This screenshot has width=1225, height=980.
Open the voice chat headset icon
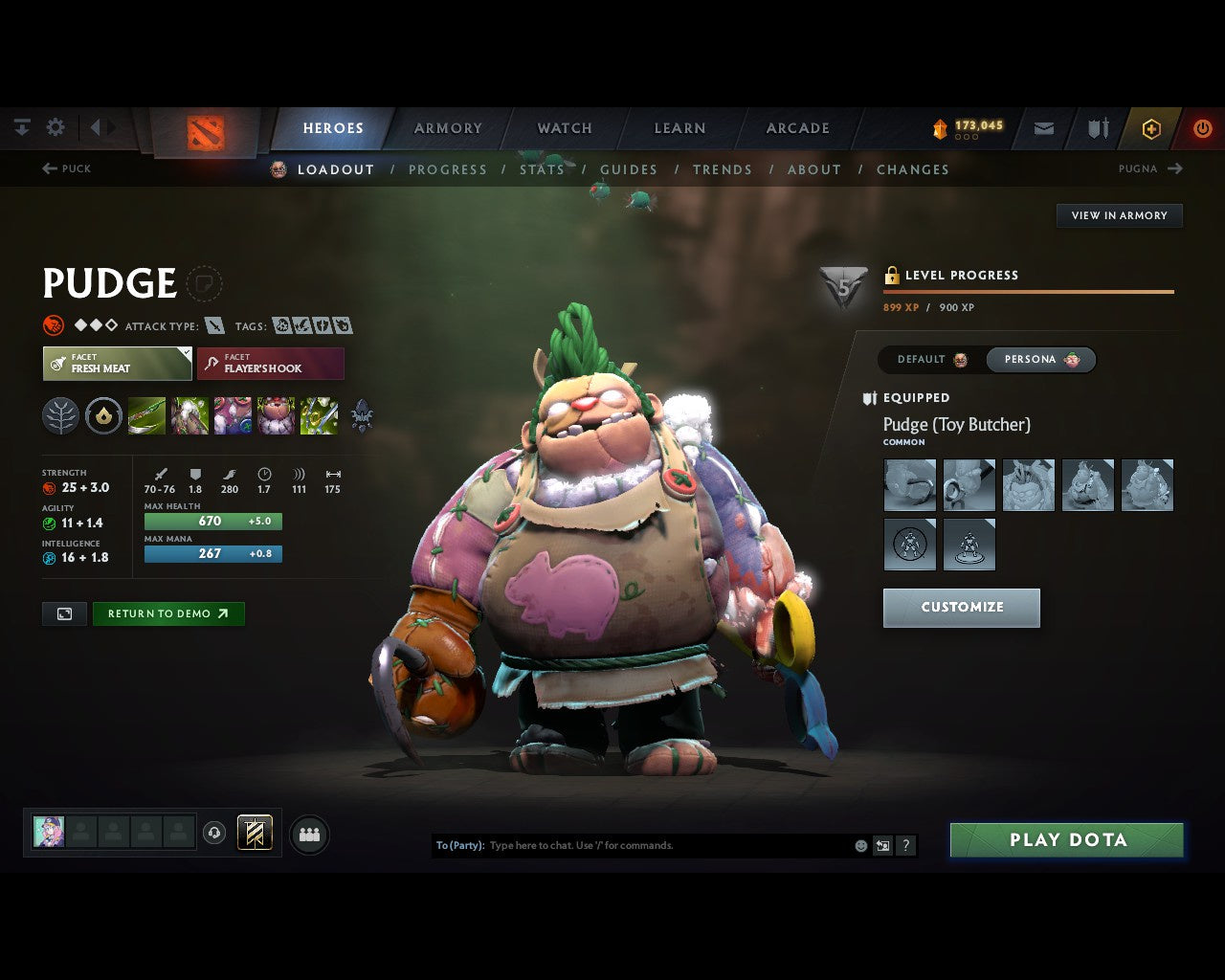point(212,834)
